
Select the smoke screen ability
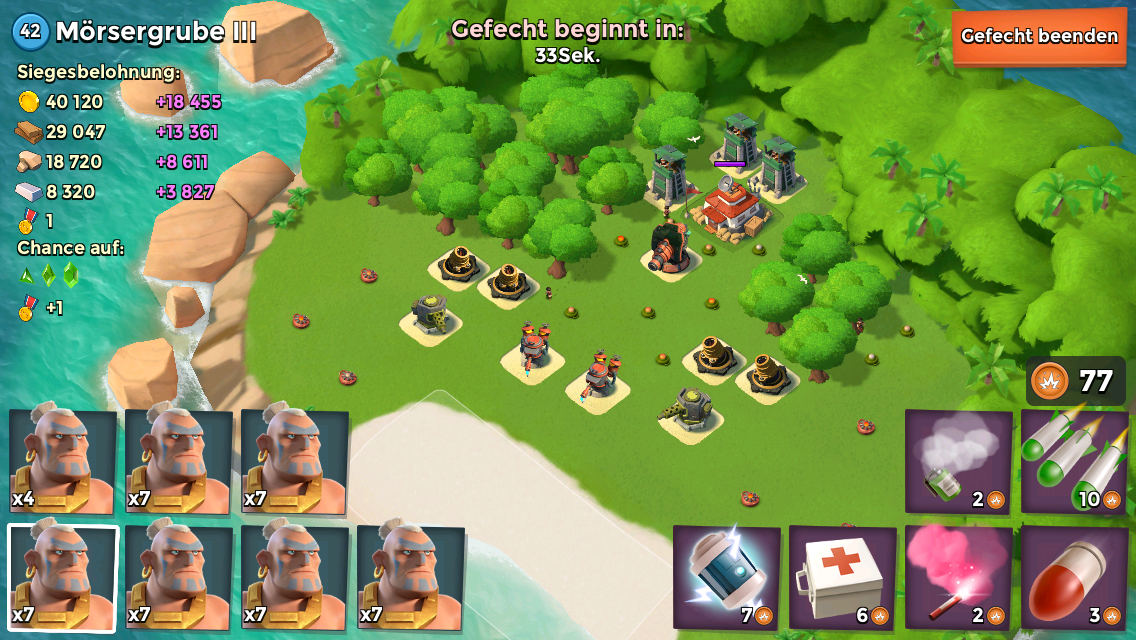(x=958, y=461)
